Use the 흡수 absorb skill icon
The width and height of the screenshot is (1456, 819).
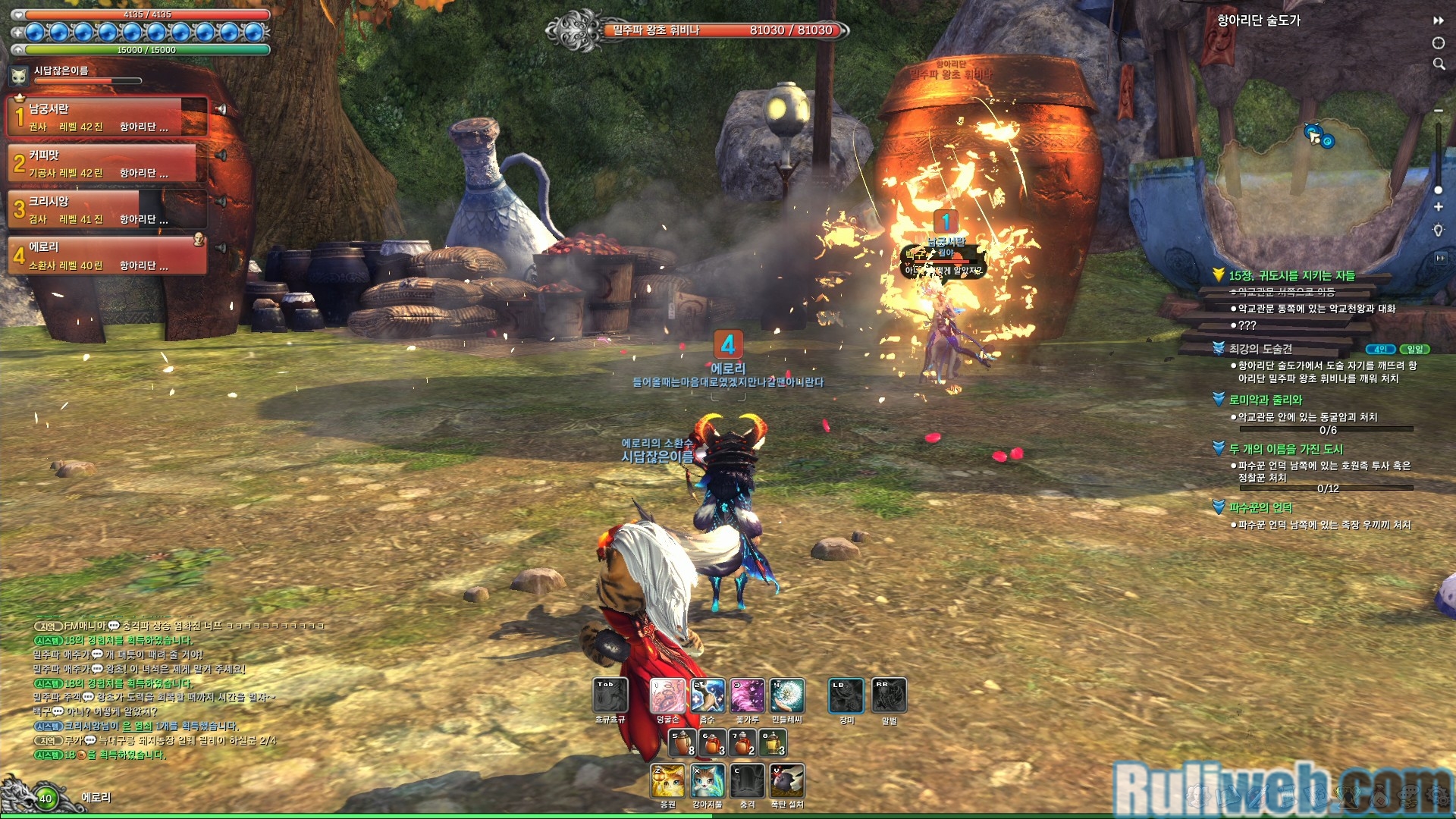(708, 695)
